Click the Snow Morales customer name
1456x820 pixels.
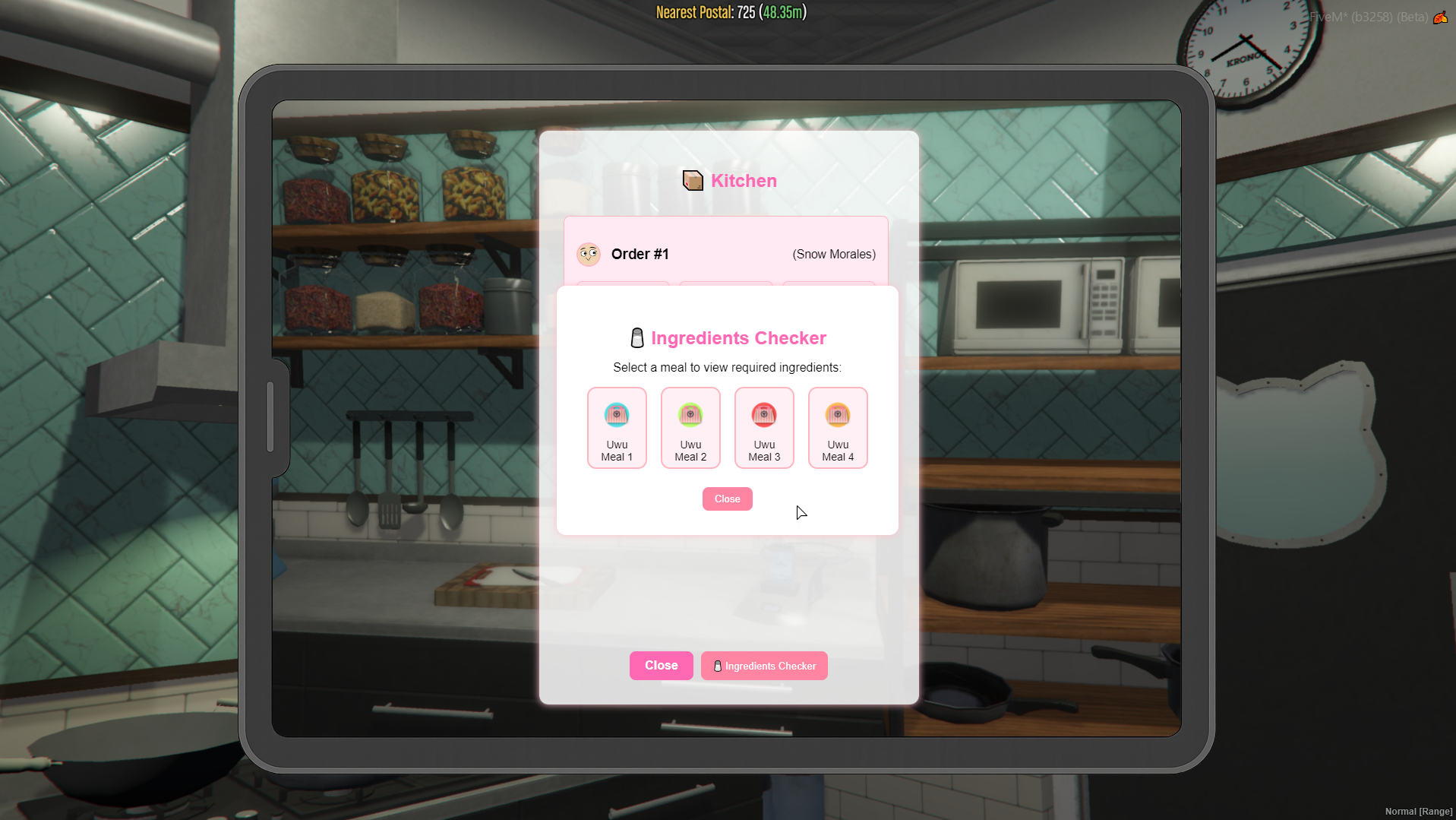coord(833,254)
